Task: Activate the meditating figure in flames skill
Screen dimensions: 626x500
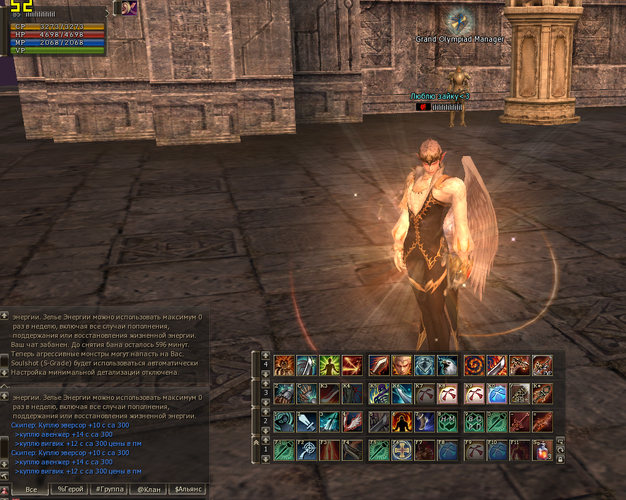Action: point(400,422)
